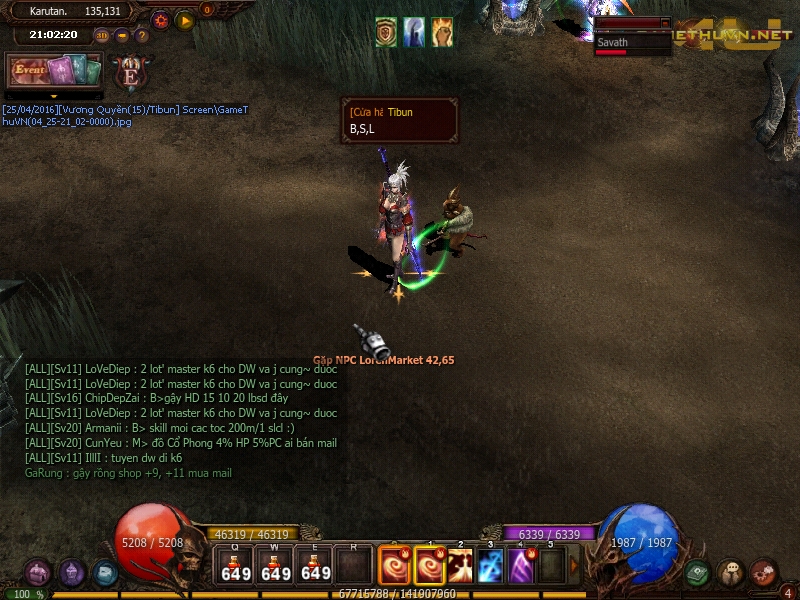
Task: Open the green book icon
Action: [x=698, y=573]
